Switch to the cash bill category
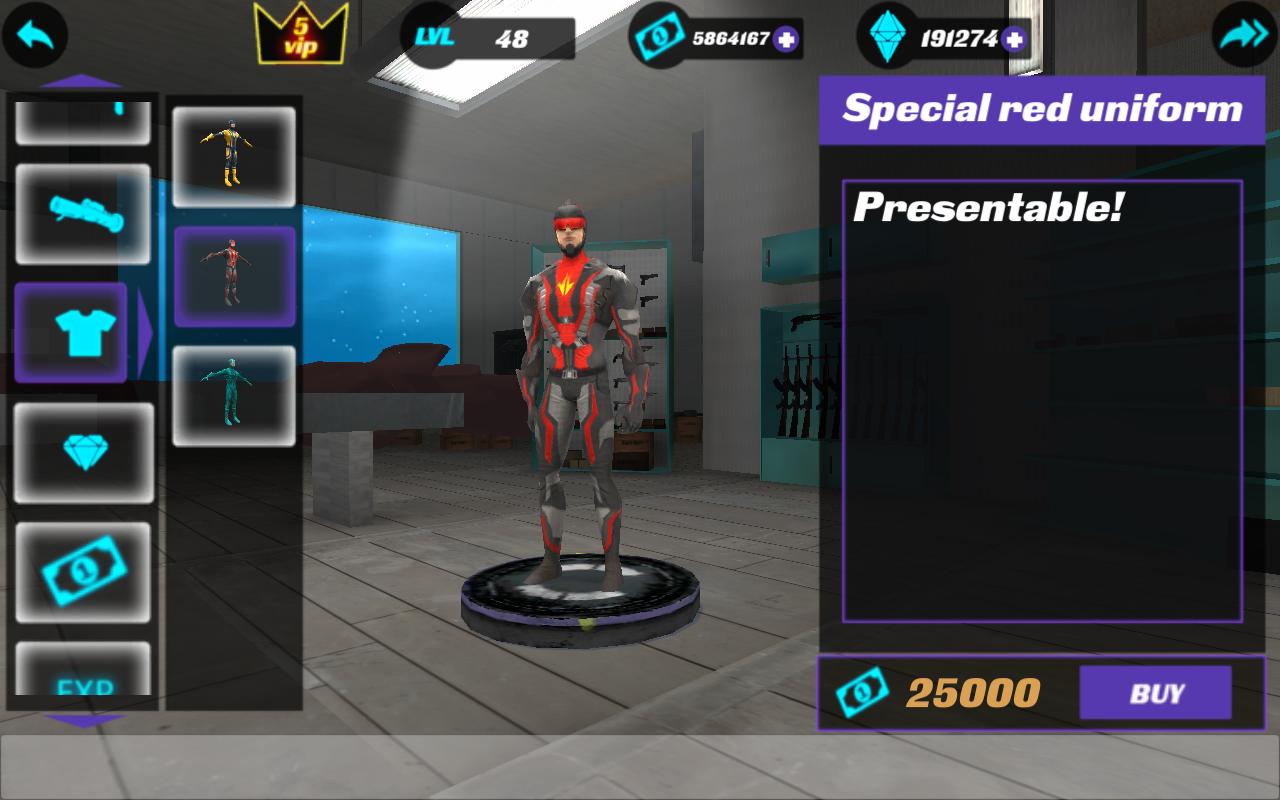The image size is (1280, 800). click(x=84, y=572)
